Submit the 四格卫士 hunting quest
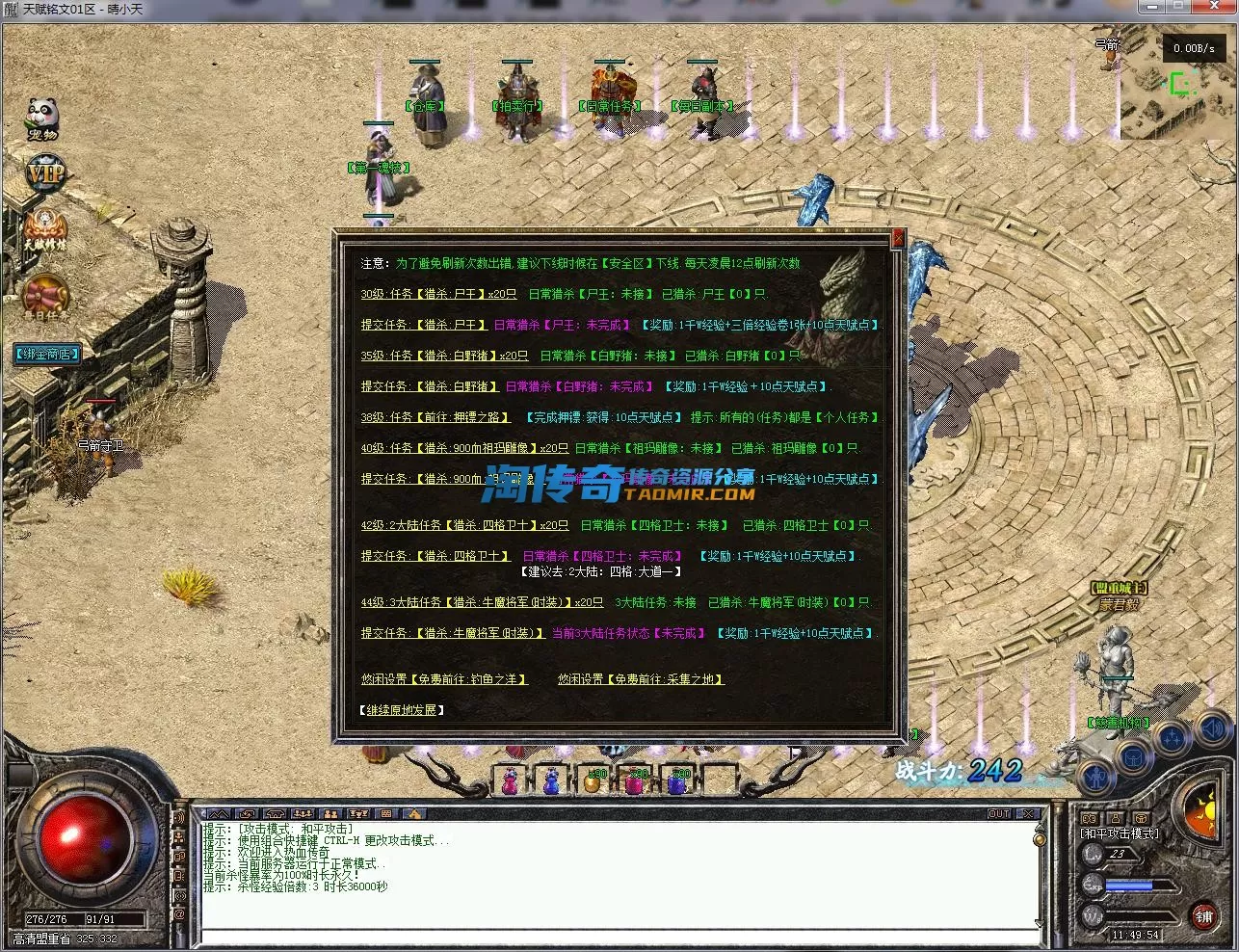Image resolution: width=1239 pixels, height=952 pixels. coord(435,556)
